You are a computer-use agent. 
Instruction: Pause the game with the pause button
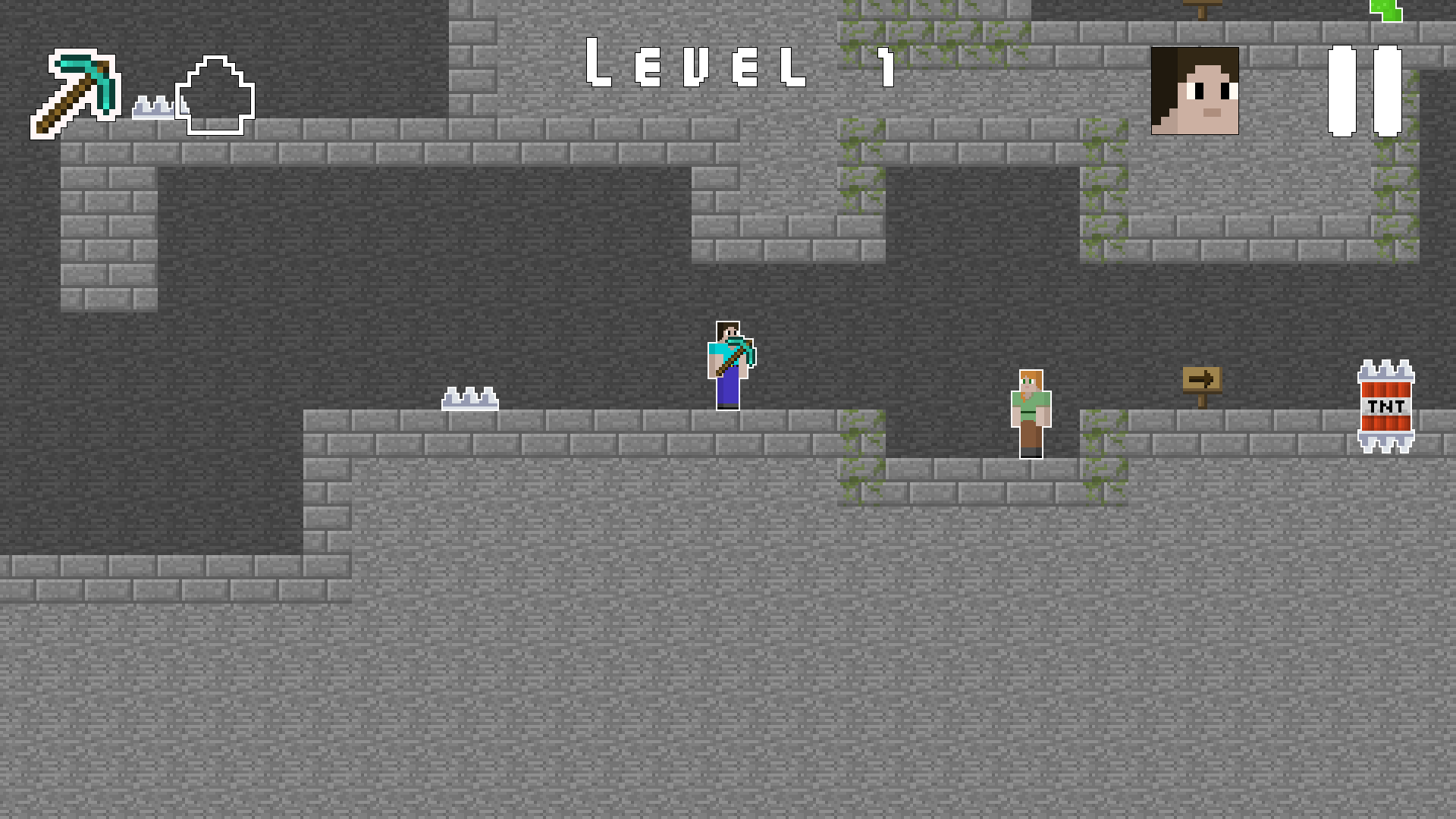click(x=1365, y=91)
